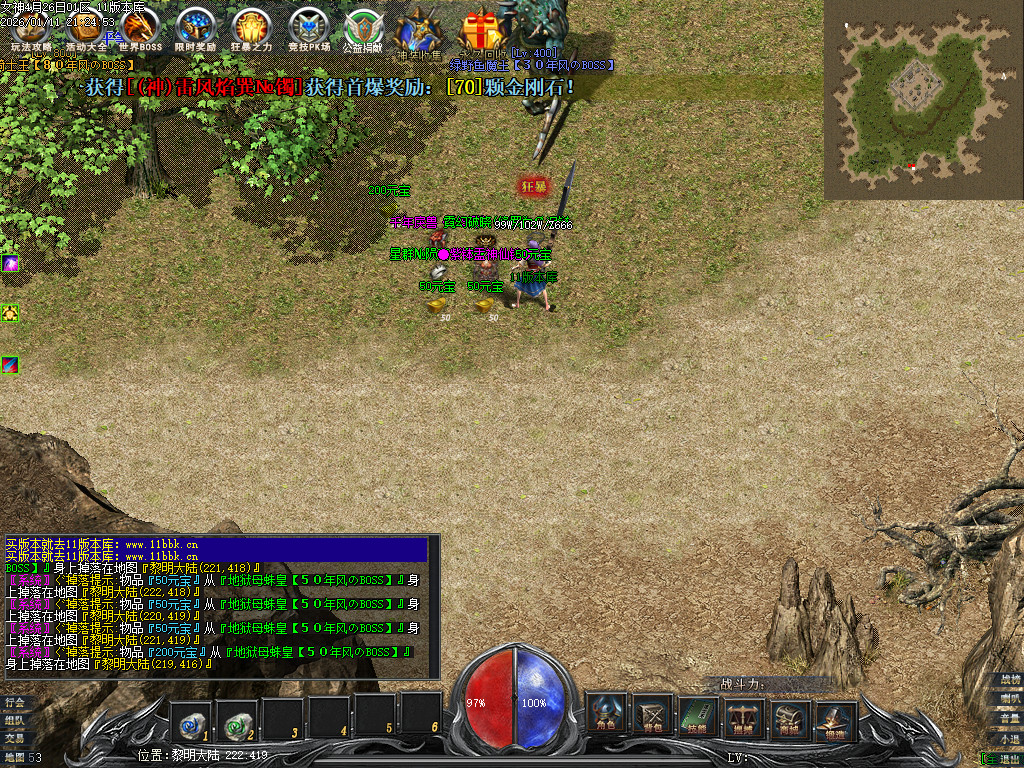
Task: Open the 组队 team panel
Action: point(14,720)
